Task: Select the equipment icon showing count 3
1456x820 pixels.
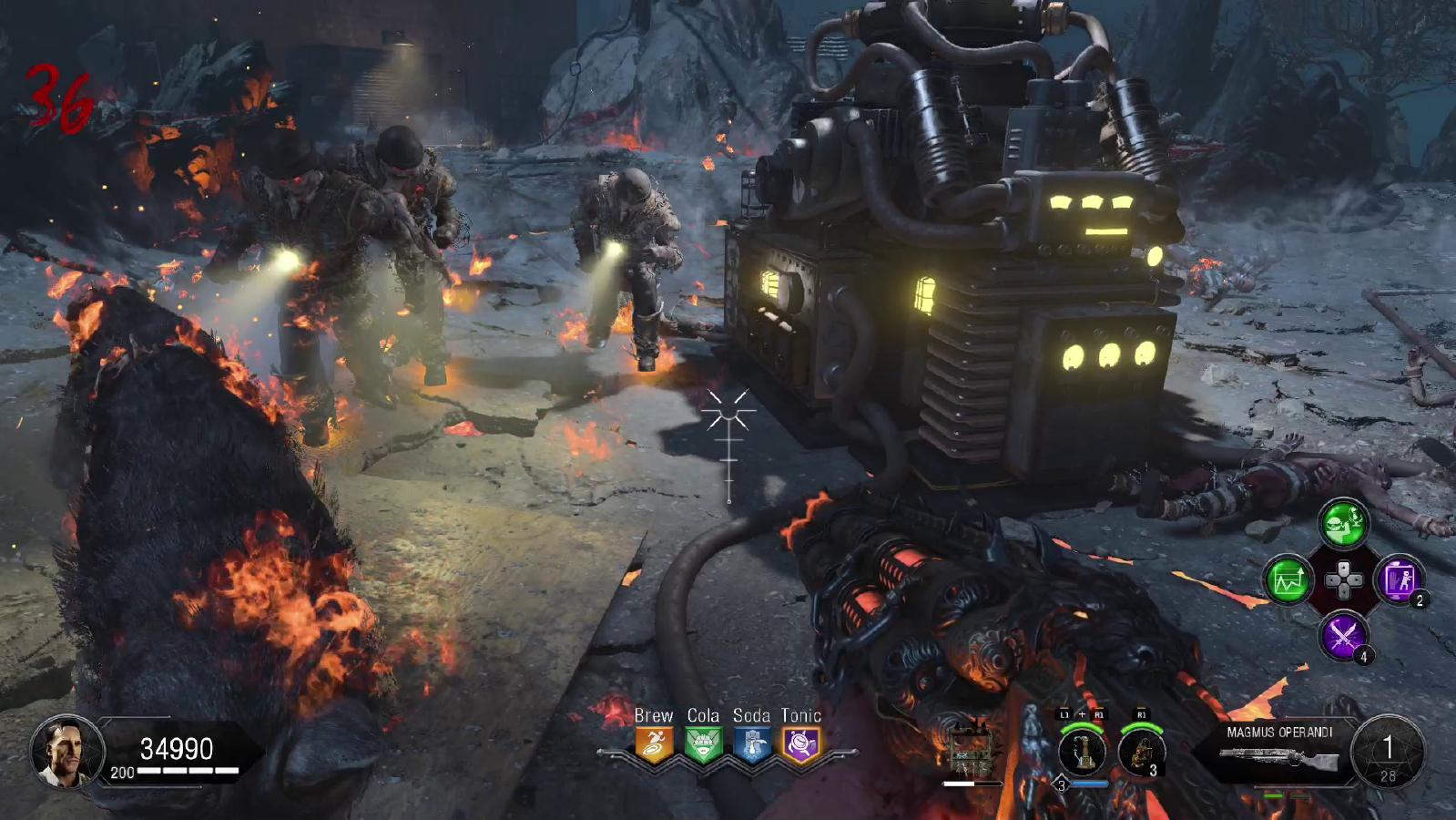Action: click(1141, 752)
